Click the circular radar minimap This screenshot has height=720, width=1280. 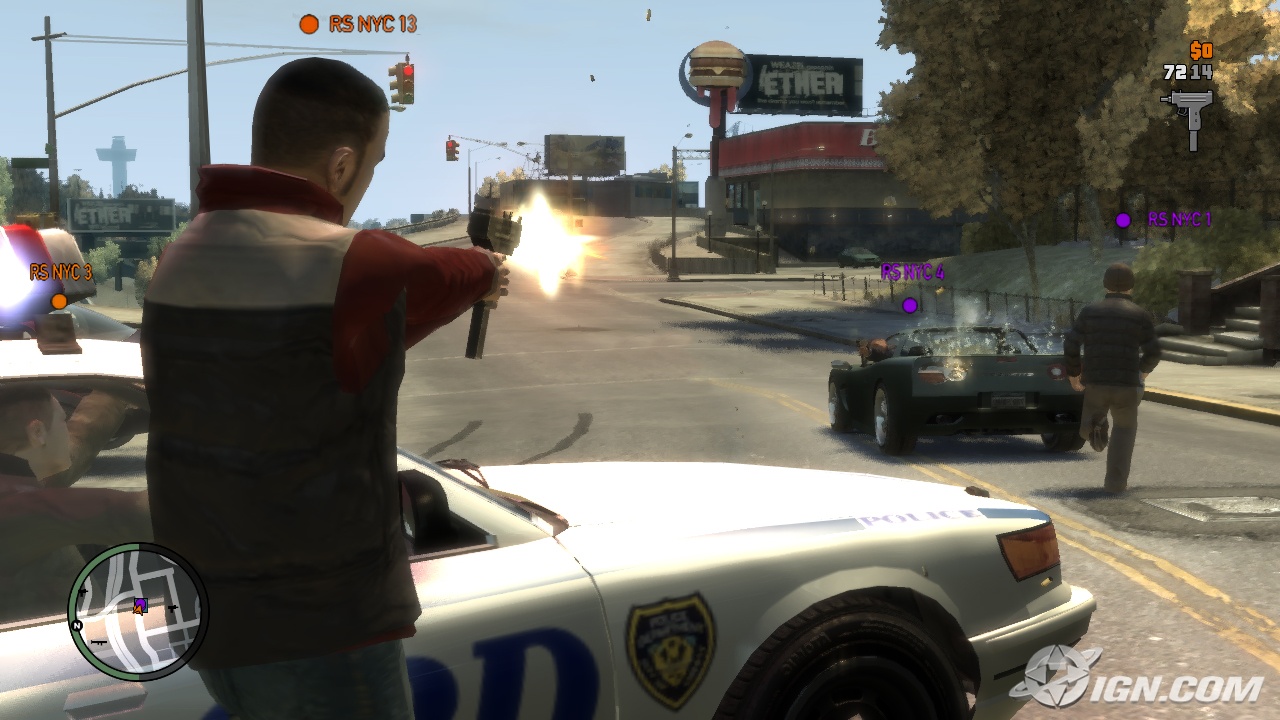138,611
